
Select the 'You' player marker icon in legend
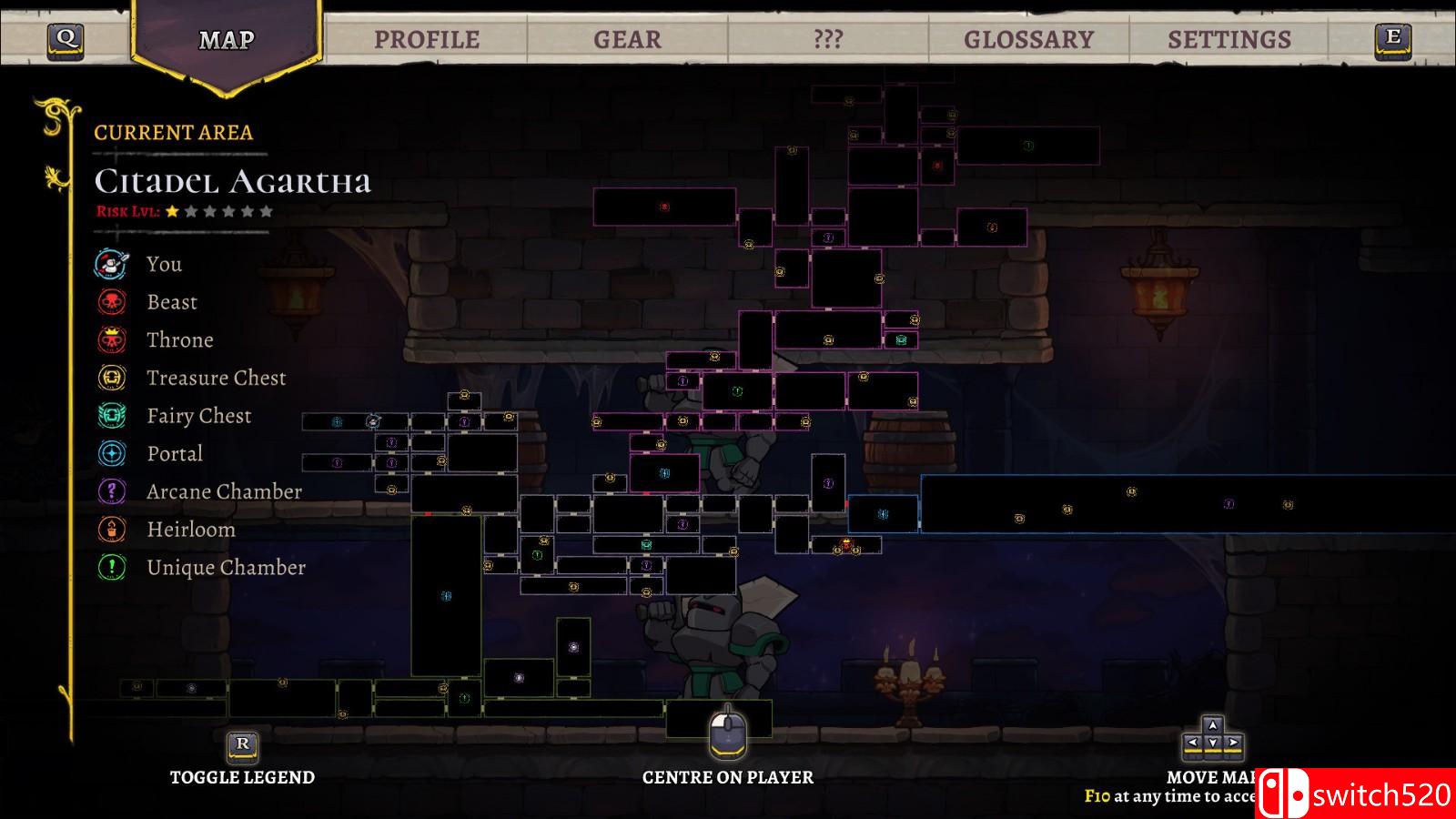pyautogui.click(x=110, y=264)
